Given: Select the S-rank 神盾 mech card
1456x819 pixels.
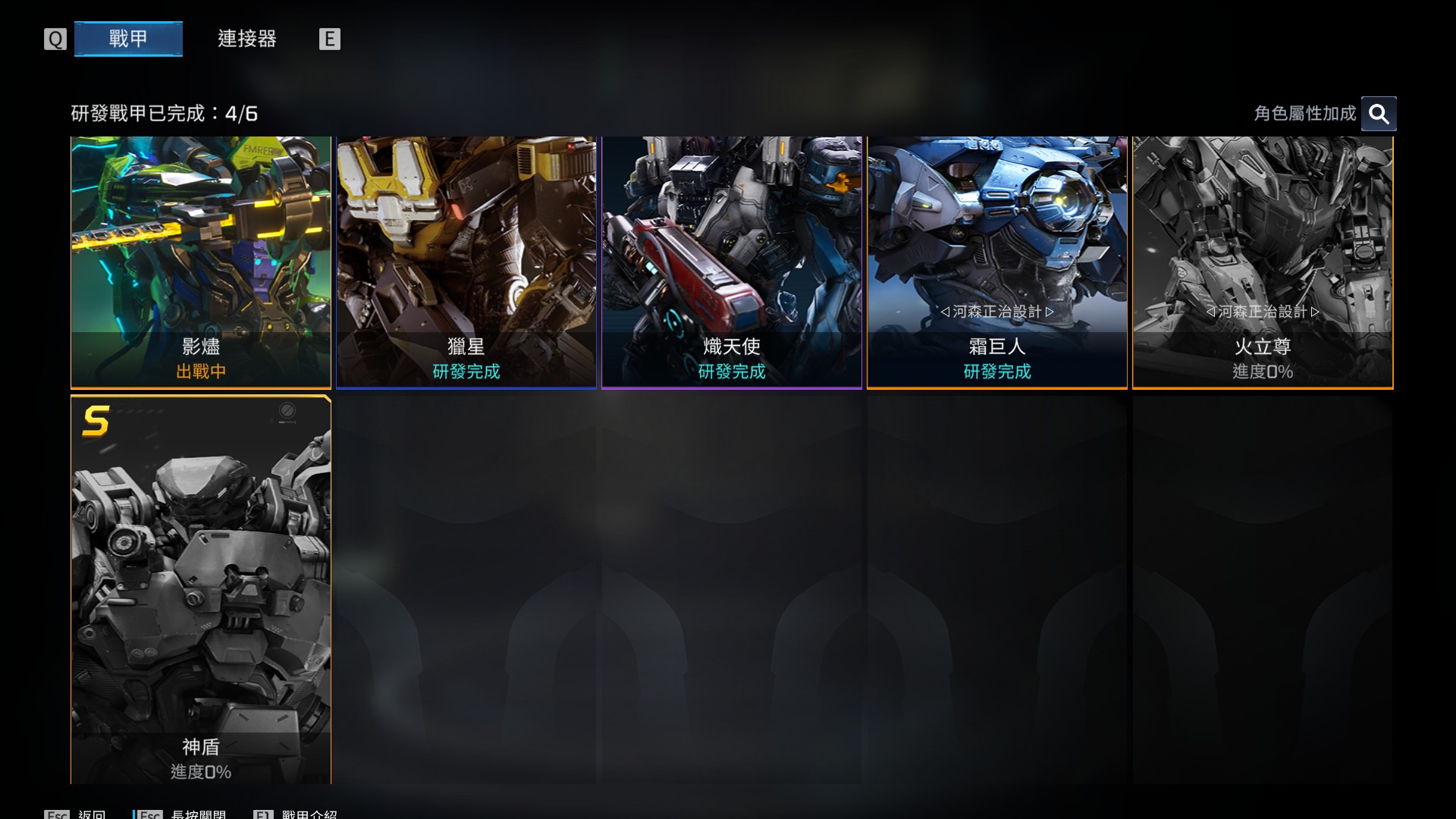Looking at the screenshot, I should 201,589.
